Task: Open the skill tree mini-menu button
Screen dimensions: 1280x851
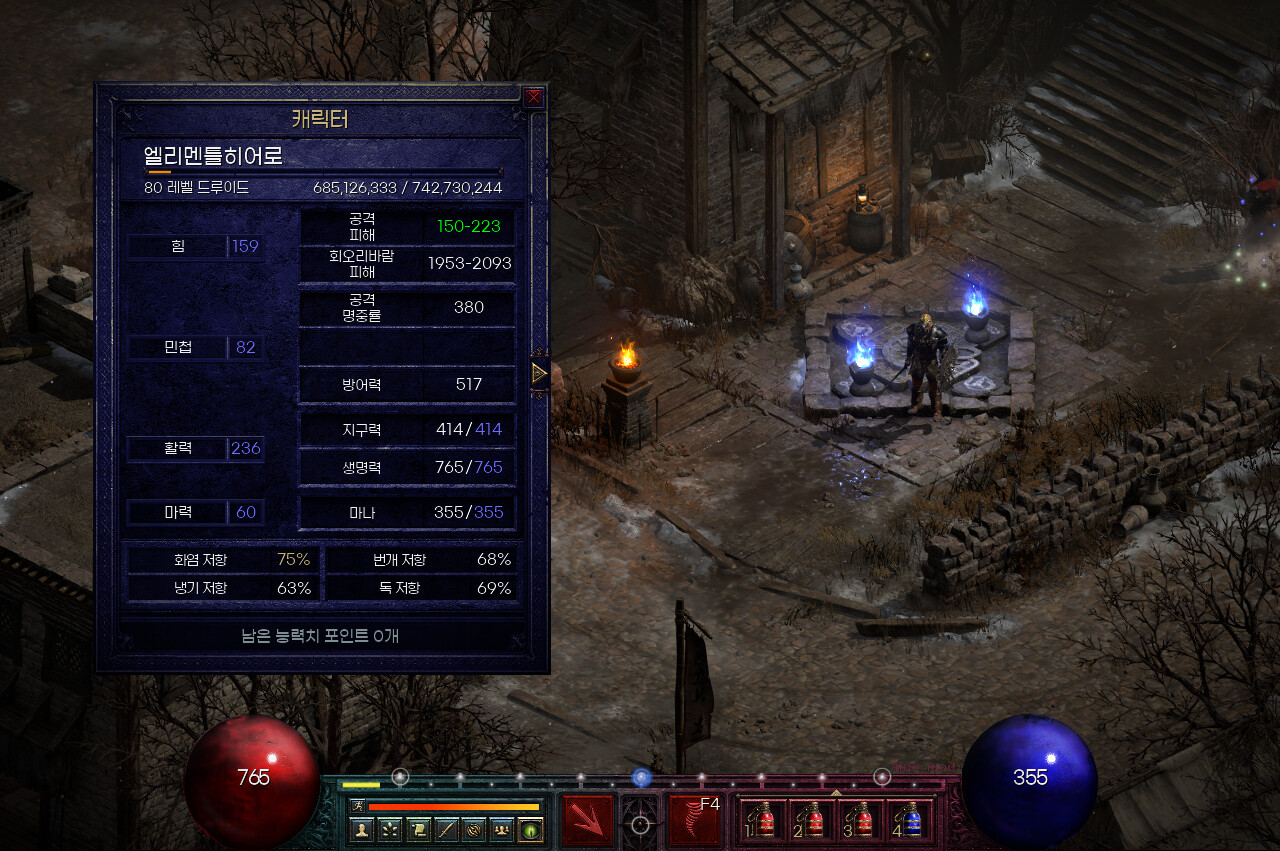Action: [x=389, y=830]
